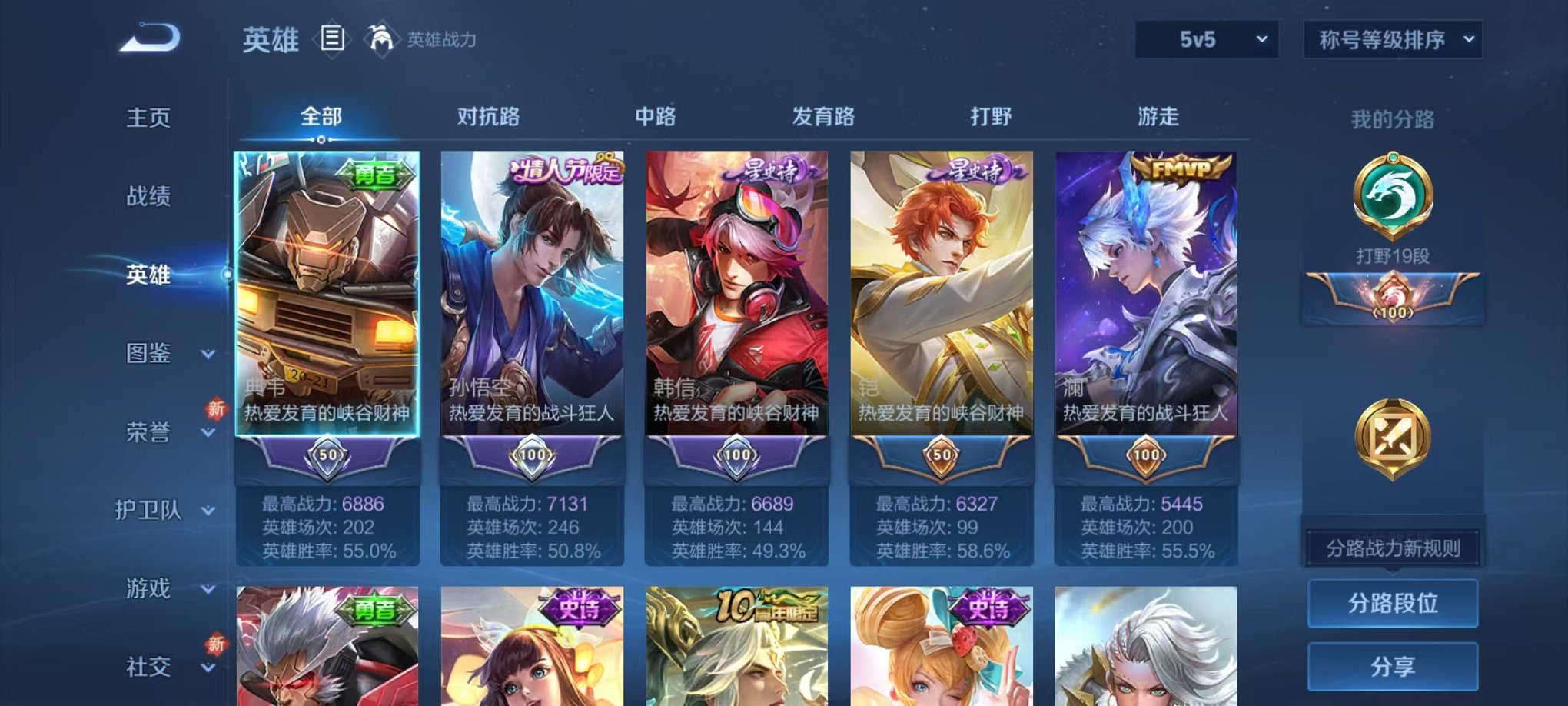Open the 英雄战力 hero power icon
The height and width of the screenshot is (706, 1568).
[382, 37]
